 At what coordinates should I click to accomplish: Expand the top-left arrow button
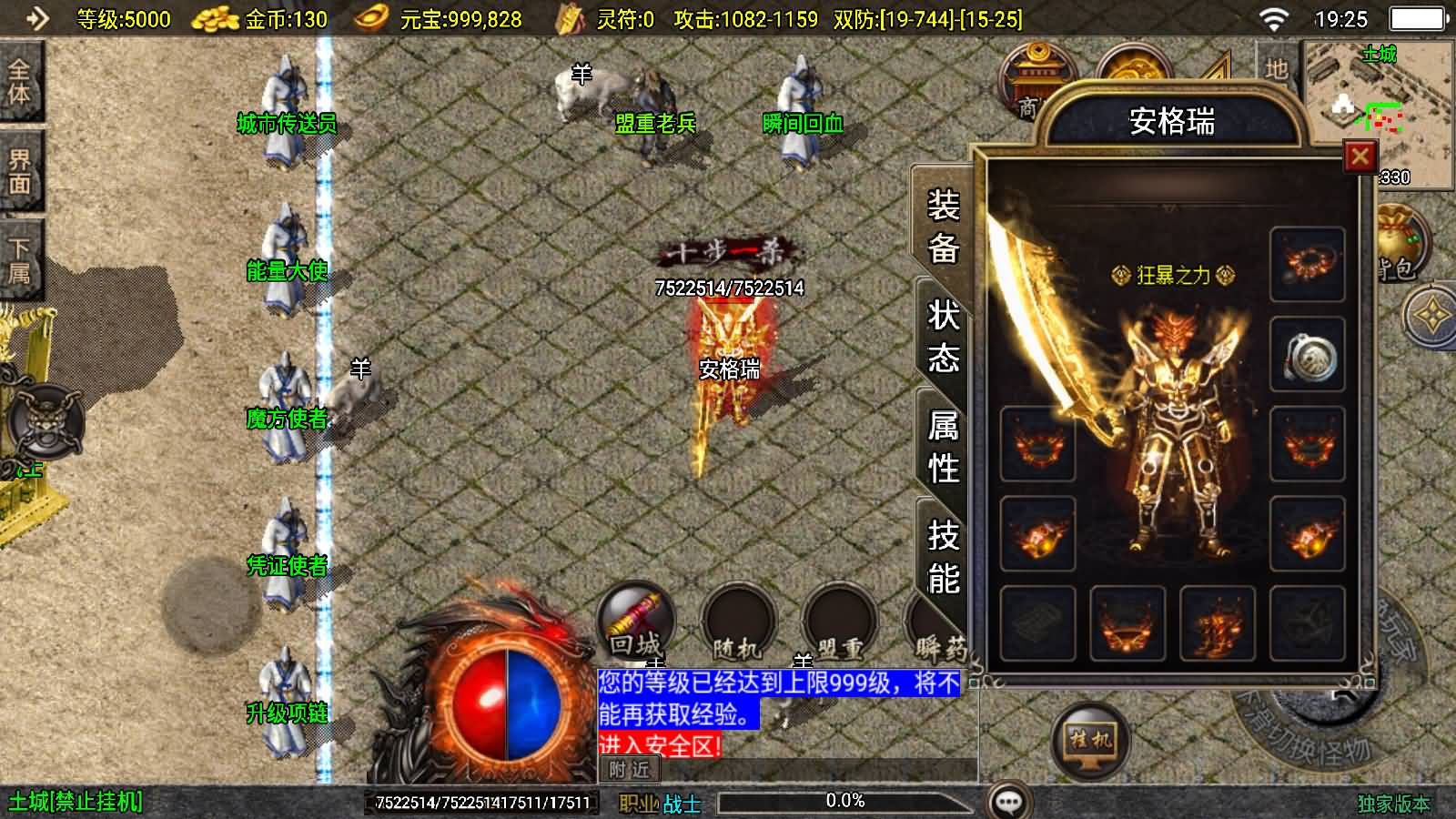pyautogui.click(x=35, y=18)
